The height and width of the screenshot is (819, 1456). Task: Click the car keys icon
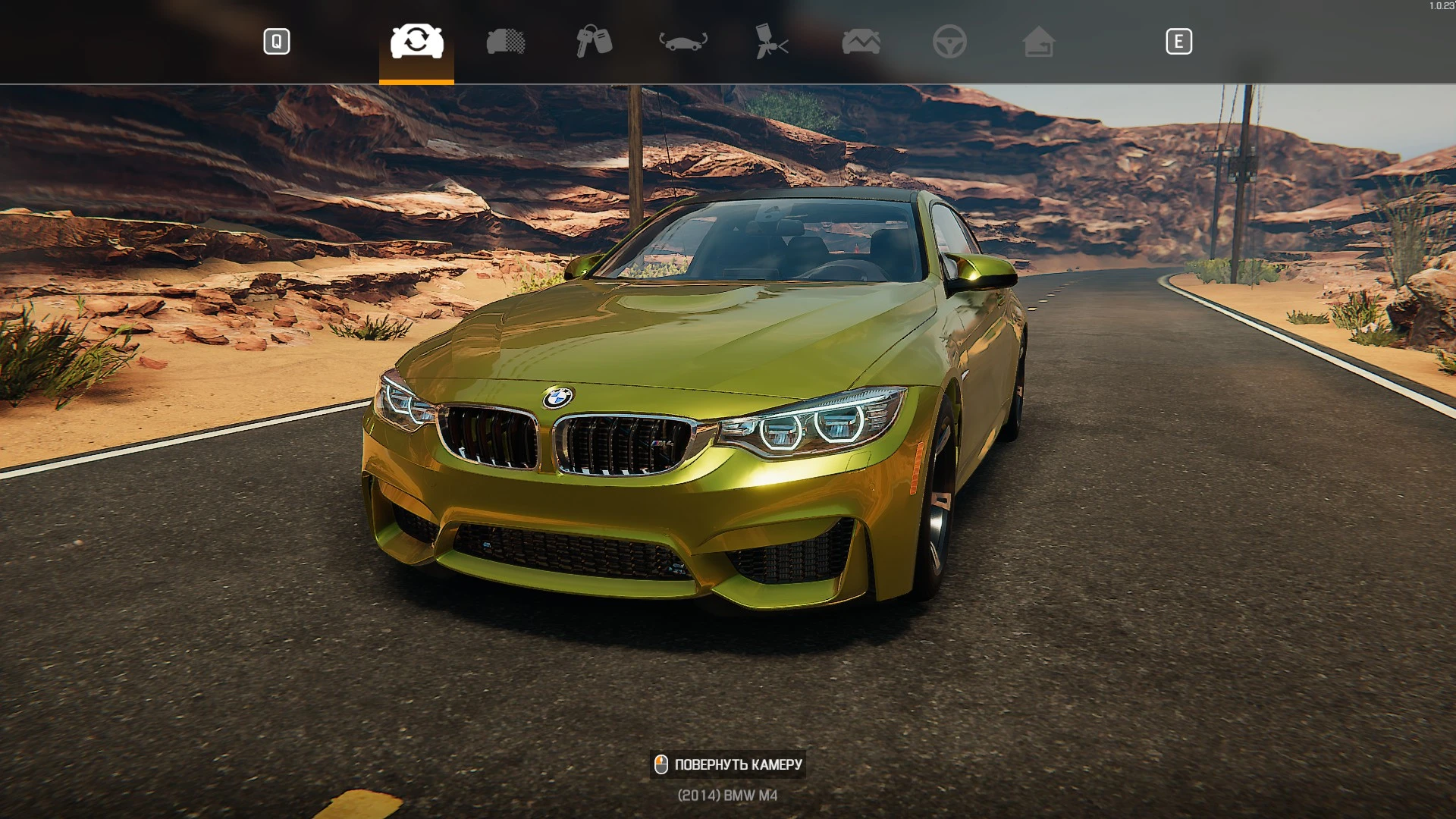pyautogui.click(x=595, y=42)
